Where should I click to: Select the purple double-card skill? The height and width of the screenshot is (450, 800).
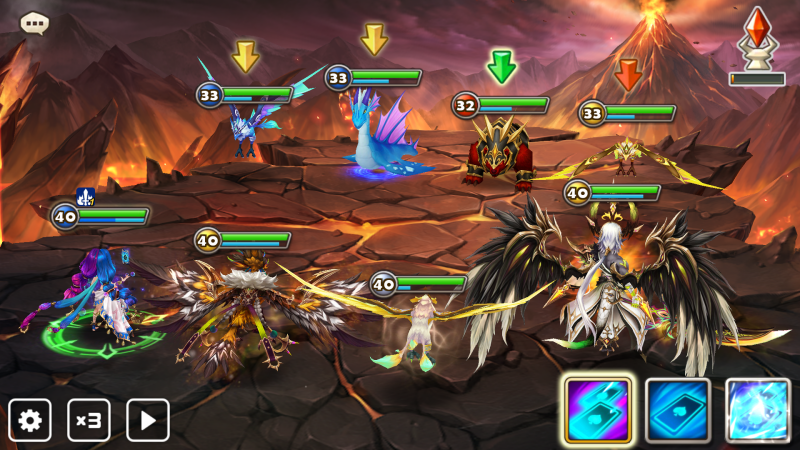pos(597,410)
